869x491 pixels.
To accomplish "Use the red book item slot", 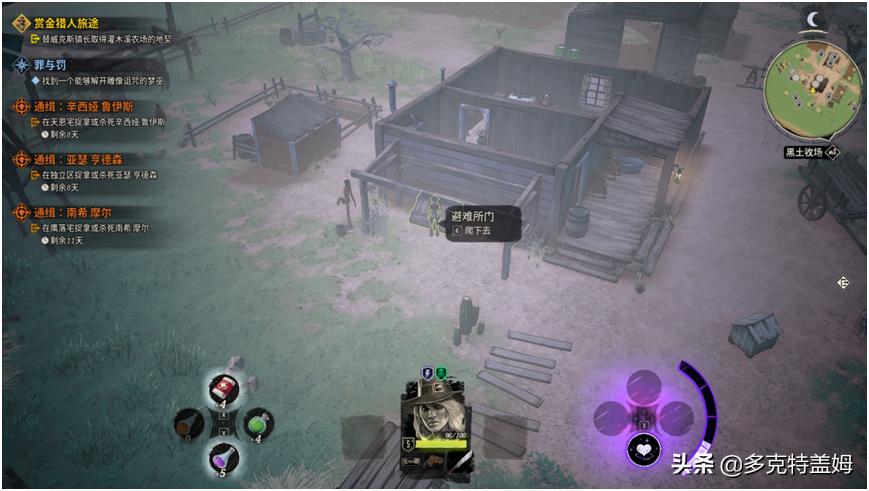I will pos(224,389).
